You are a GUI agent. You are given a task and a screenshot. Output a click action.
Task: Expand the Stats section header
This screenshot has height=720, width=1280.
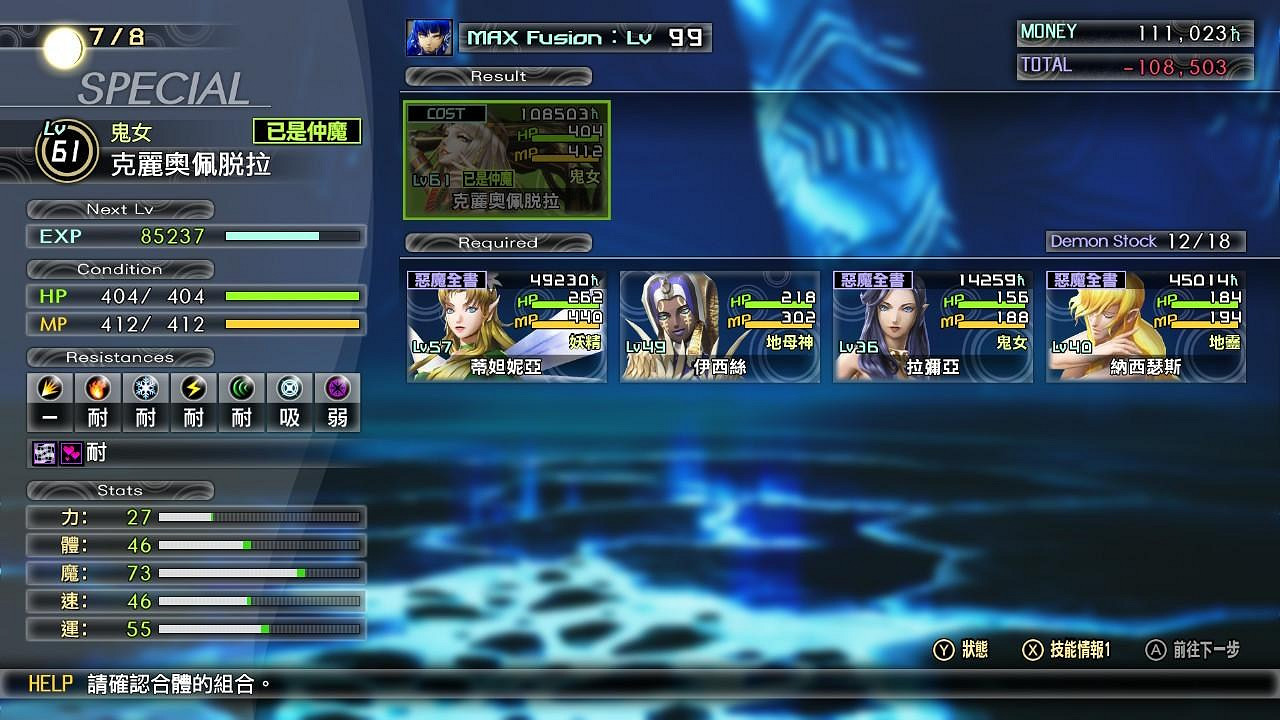pos(120,490)
